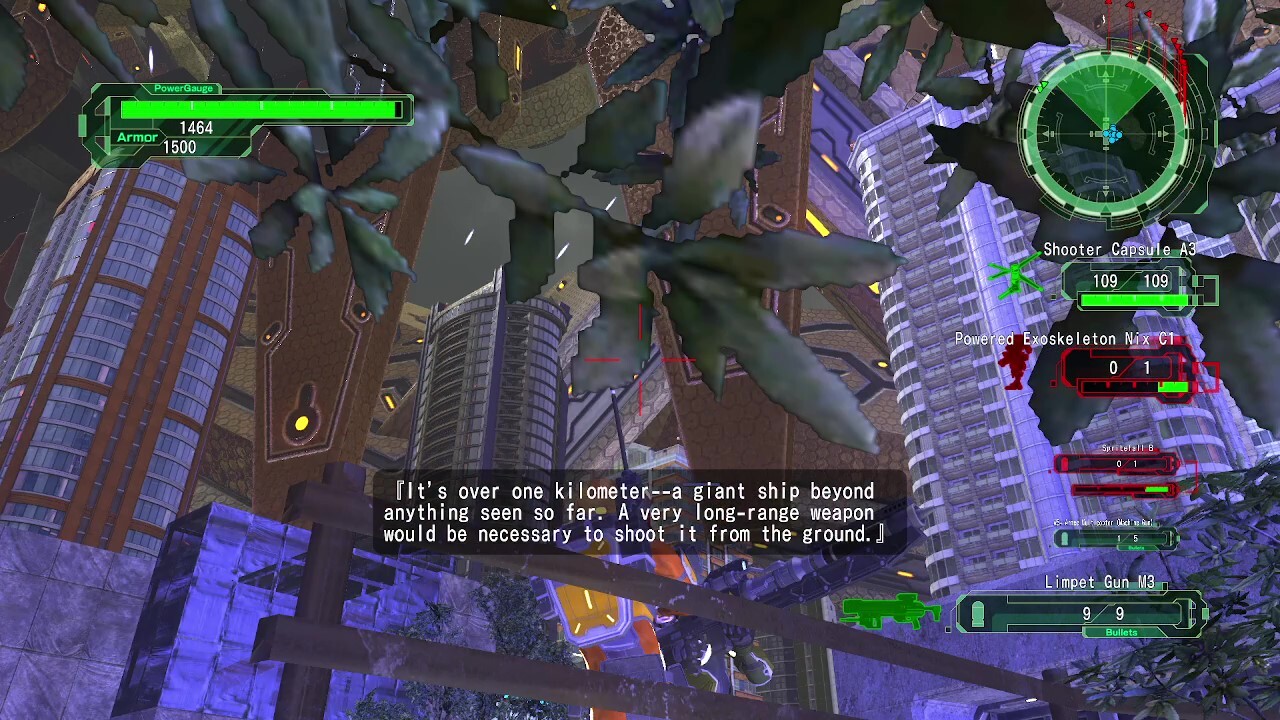Screen dimensions: 1280x720
Task: Click the green Limpet Gun weapon icon
Action: tap(892, 610)
